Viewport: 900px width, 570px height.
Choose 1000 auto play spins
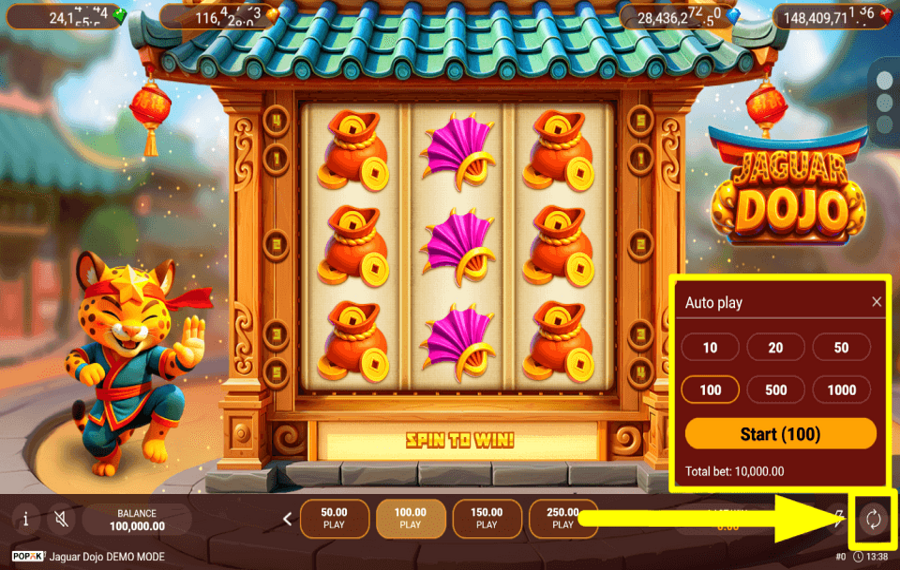[x=841, y=390]
